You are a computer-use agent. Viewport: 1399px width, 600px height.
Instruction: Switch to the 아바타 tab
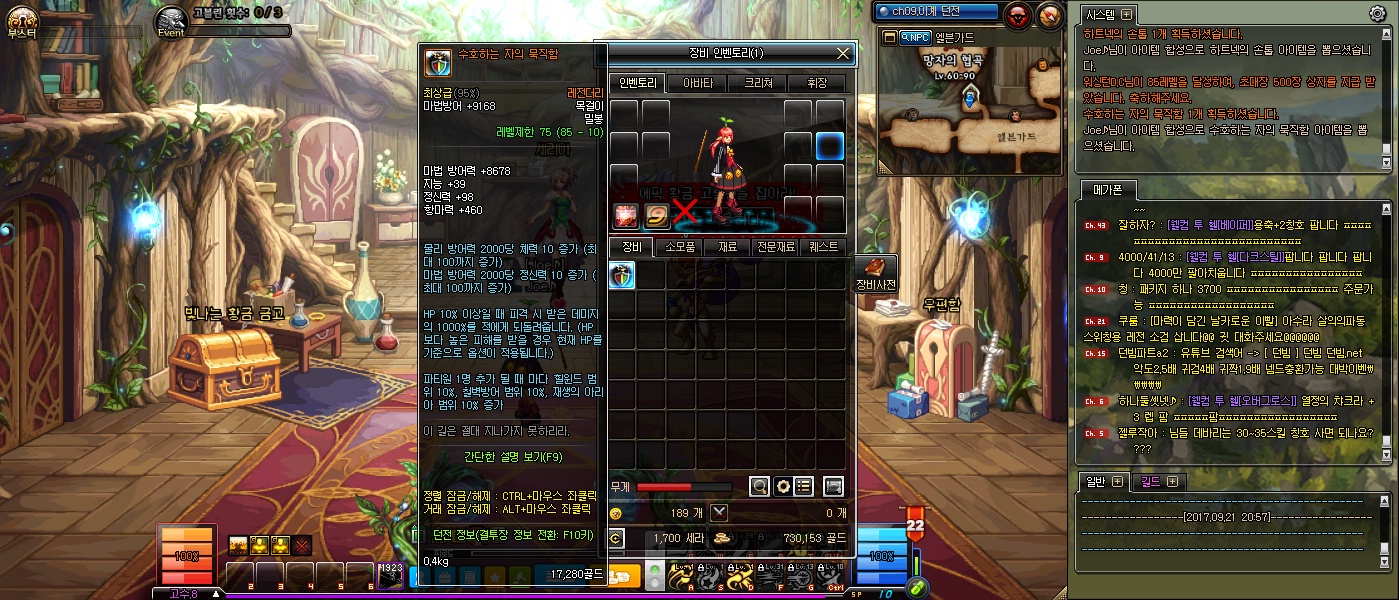[x=698, y=83]
